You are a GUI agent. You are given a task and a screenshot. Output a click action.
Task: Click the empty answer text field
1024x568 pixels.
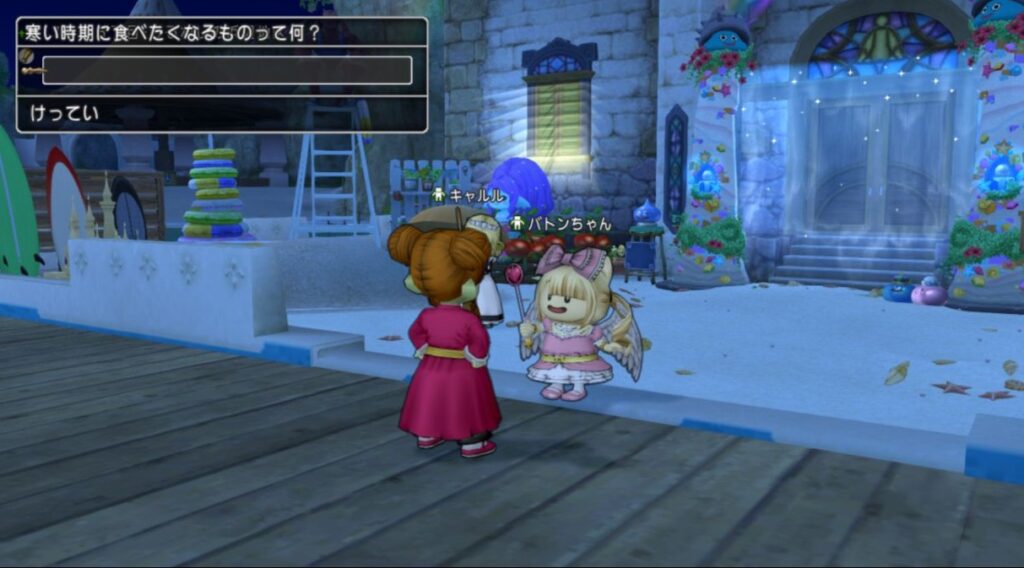coord(227,70)
